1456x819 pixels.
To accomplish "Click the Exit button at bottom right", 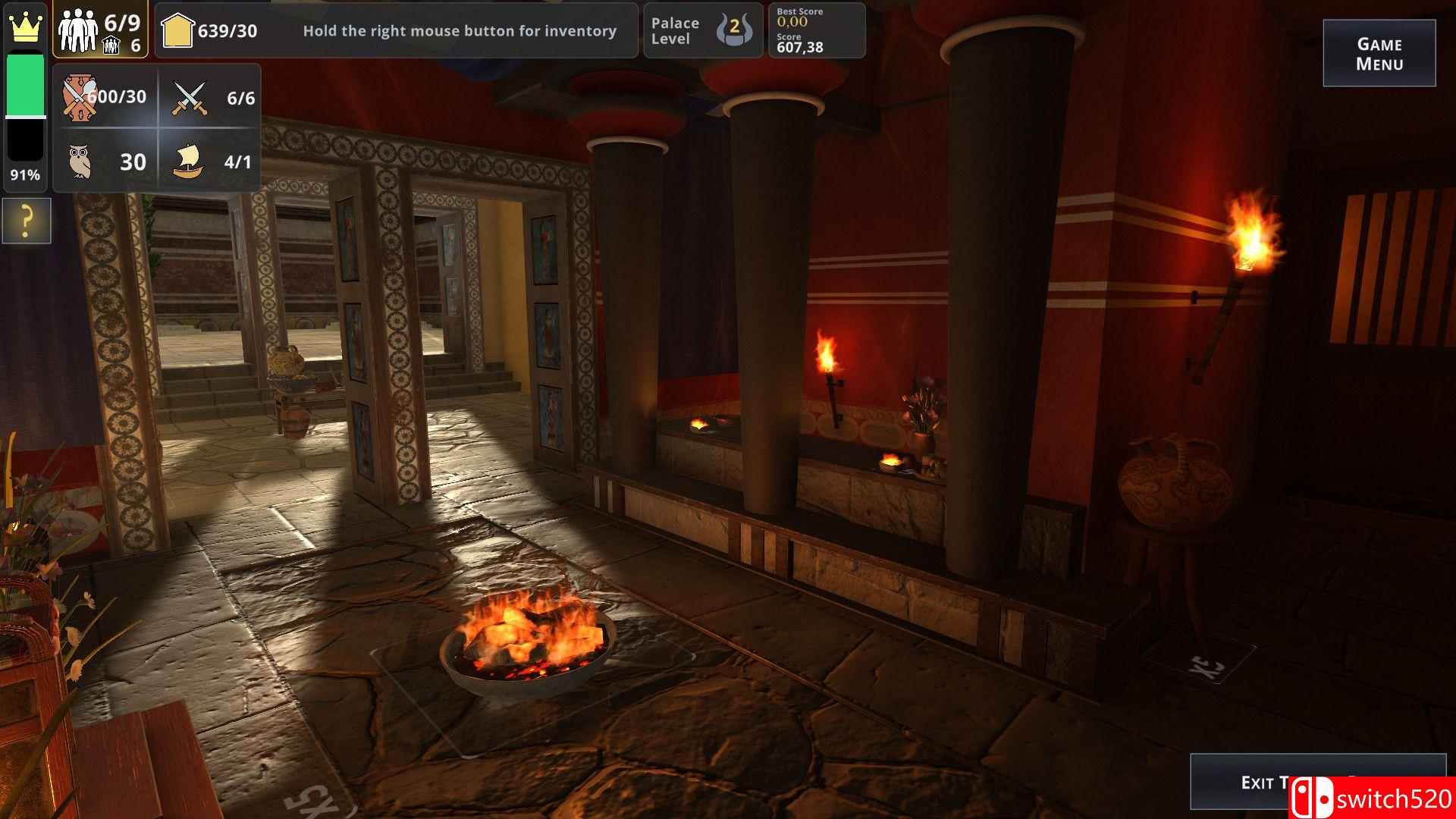I will click(1319, 783).
